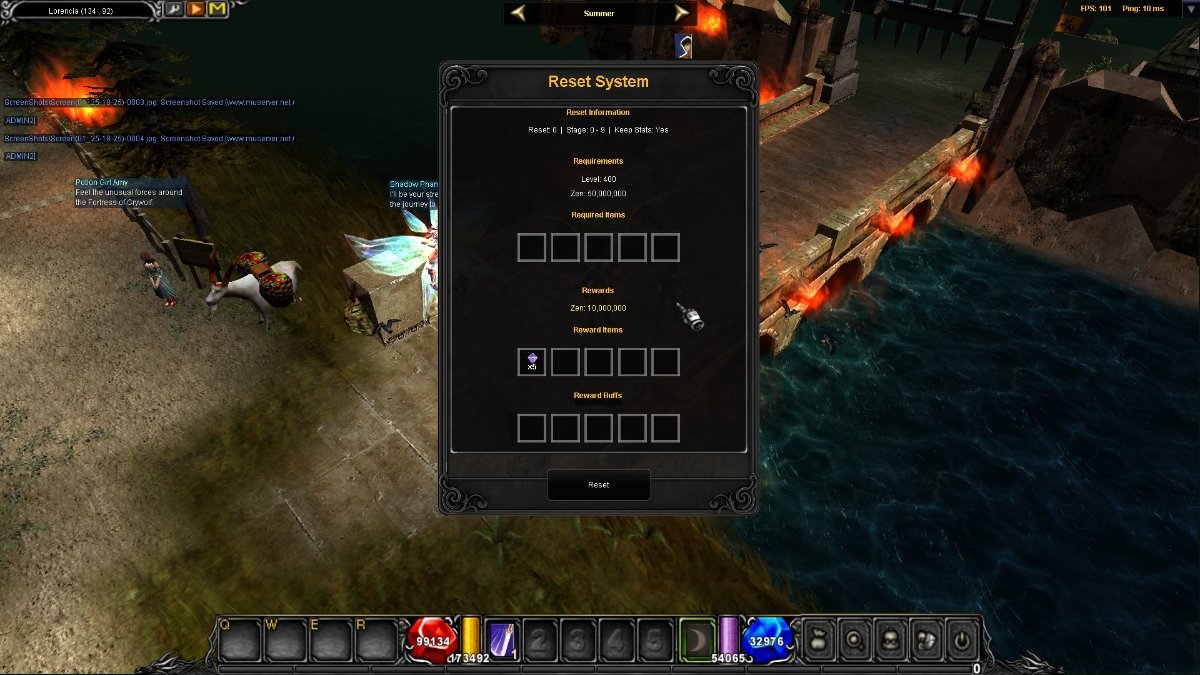The width and height of the screenshot is (1200, 675).
Task: Click the power icon in the bottom bar
Action: tap(961, 640)
